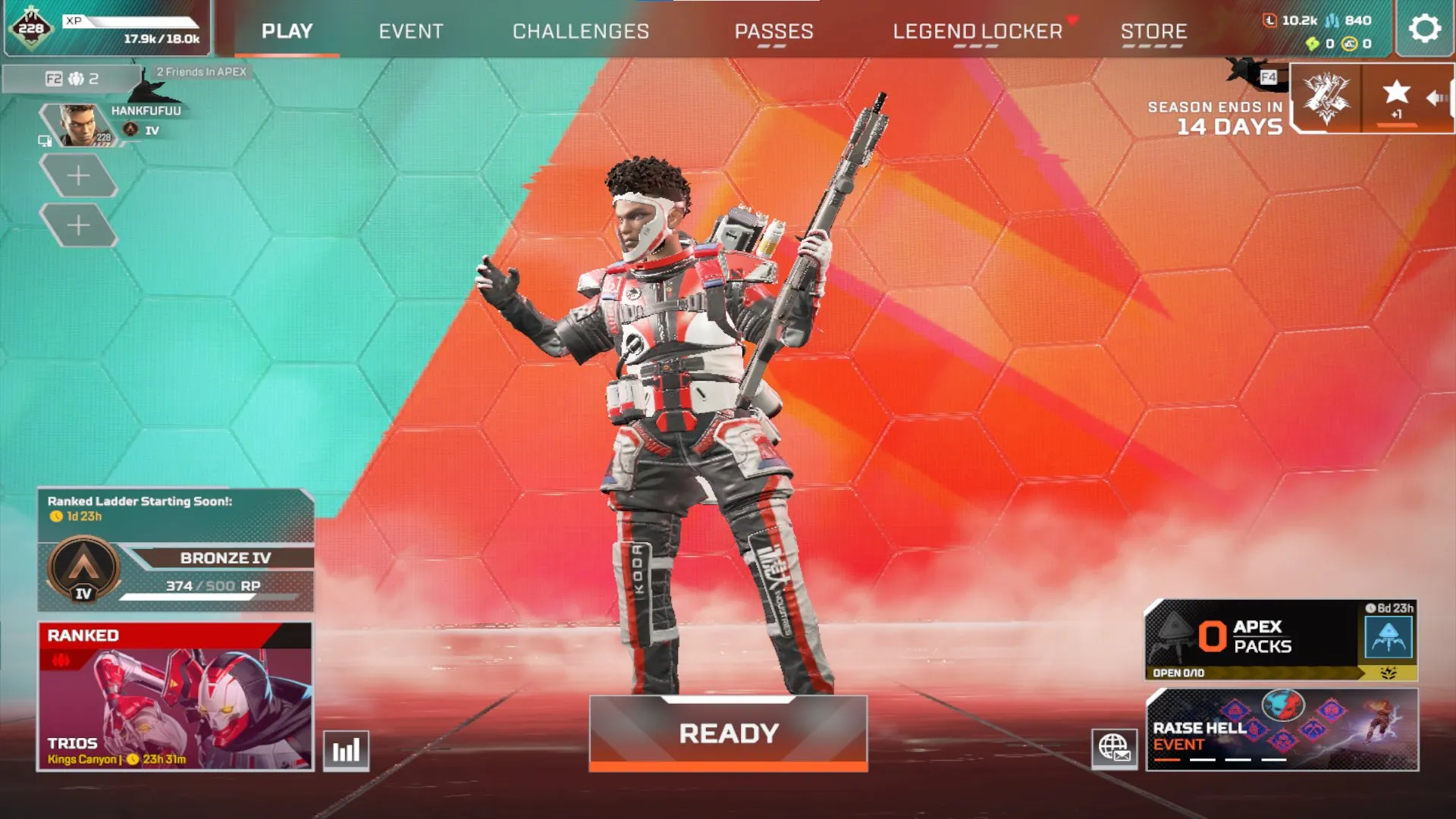Screen dimensions: 1456x819
Task: Open the CHALLENGES tab
Action: coord(581,31)
